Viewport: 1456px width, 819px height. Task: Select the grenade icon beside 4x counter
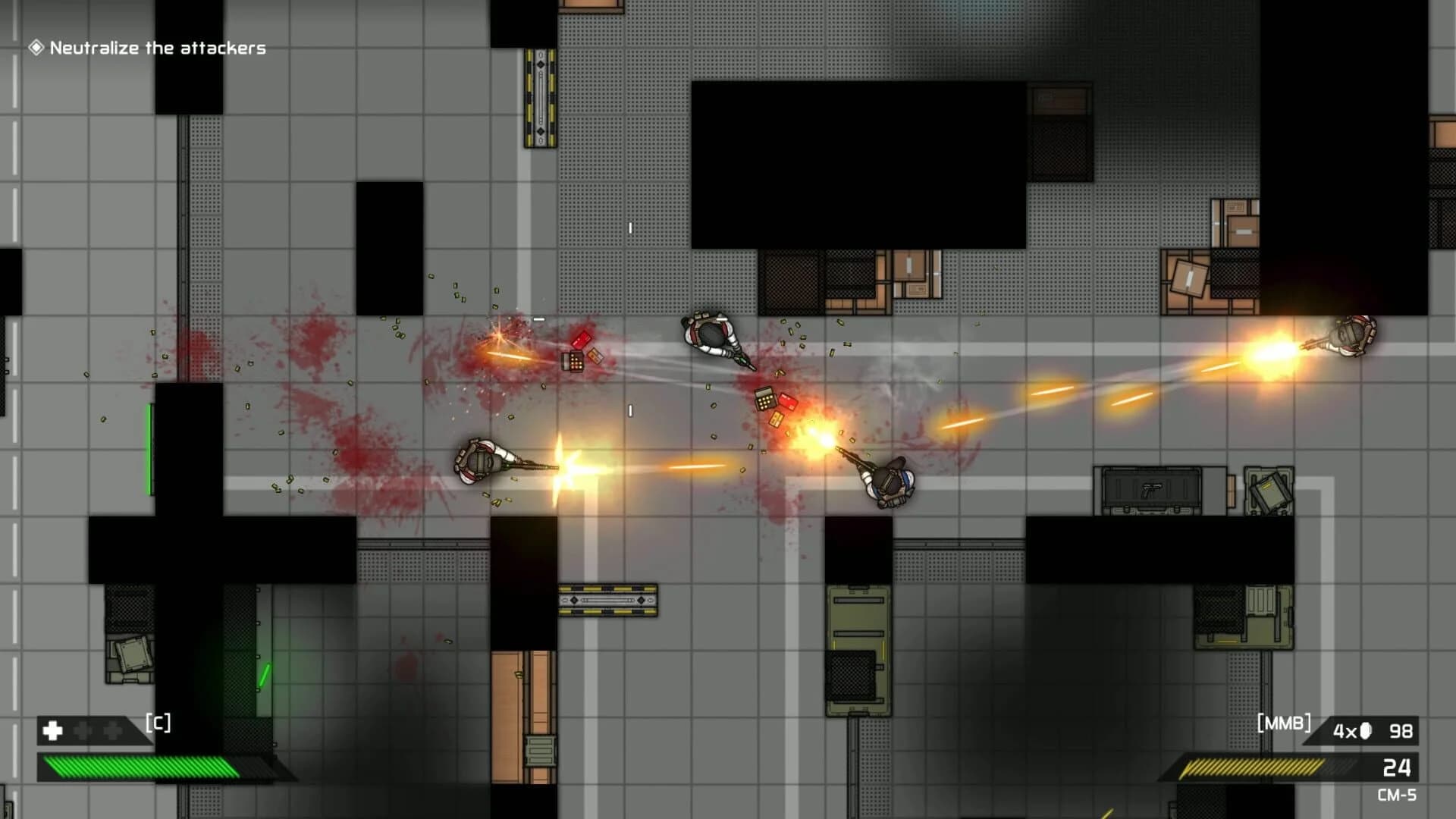1365,730
